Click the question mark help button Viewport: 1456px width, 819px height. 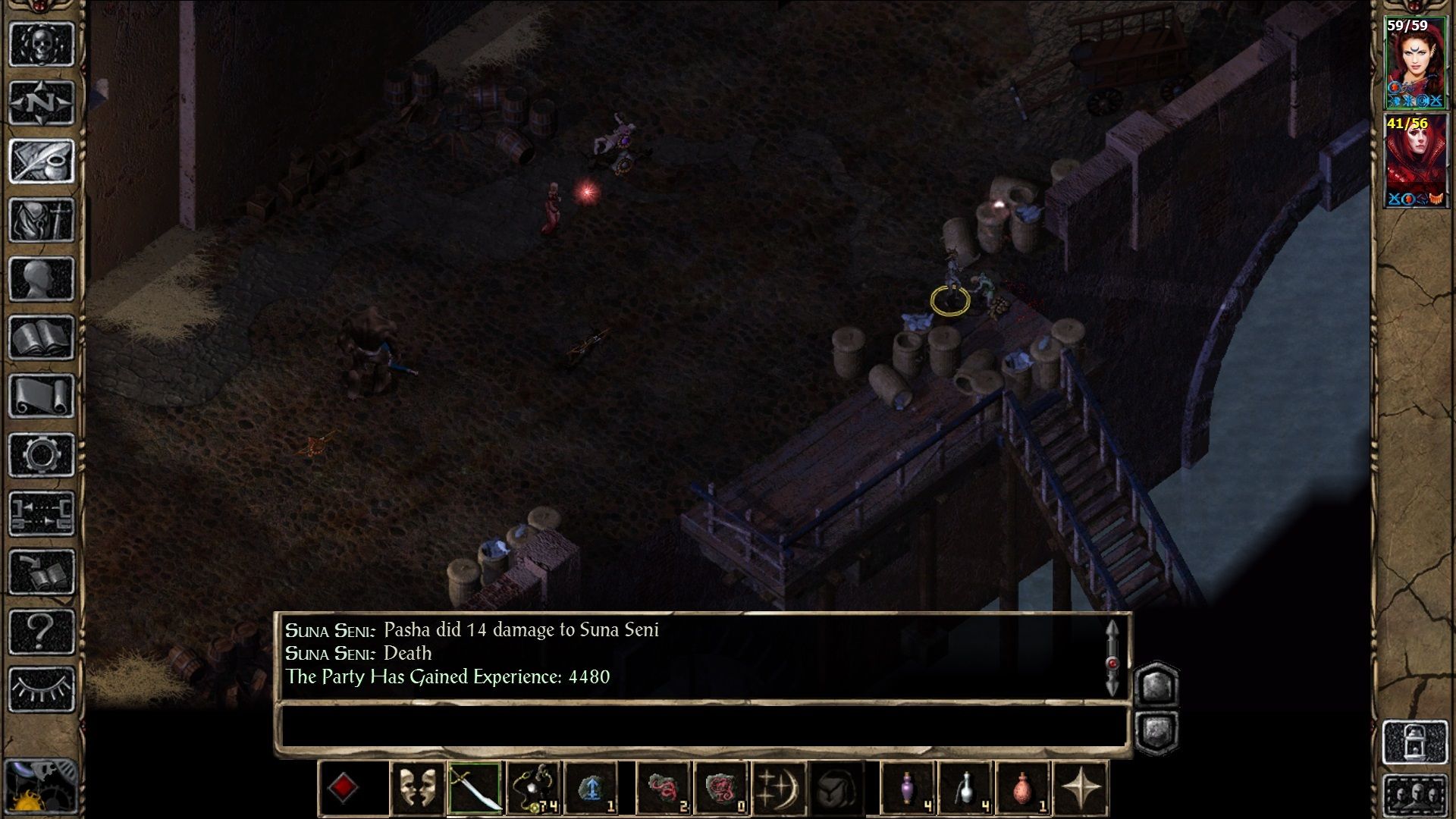42,631
